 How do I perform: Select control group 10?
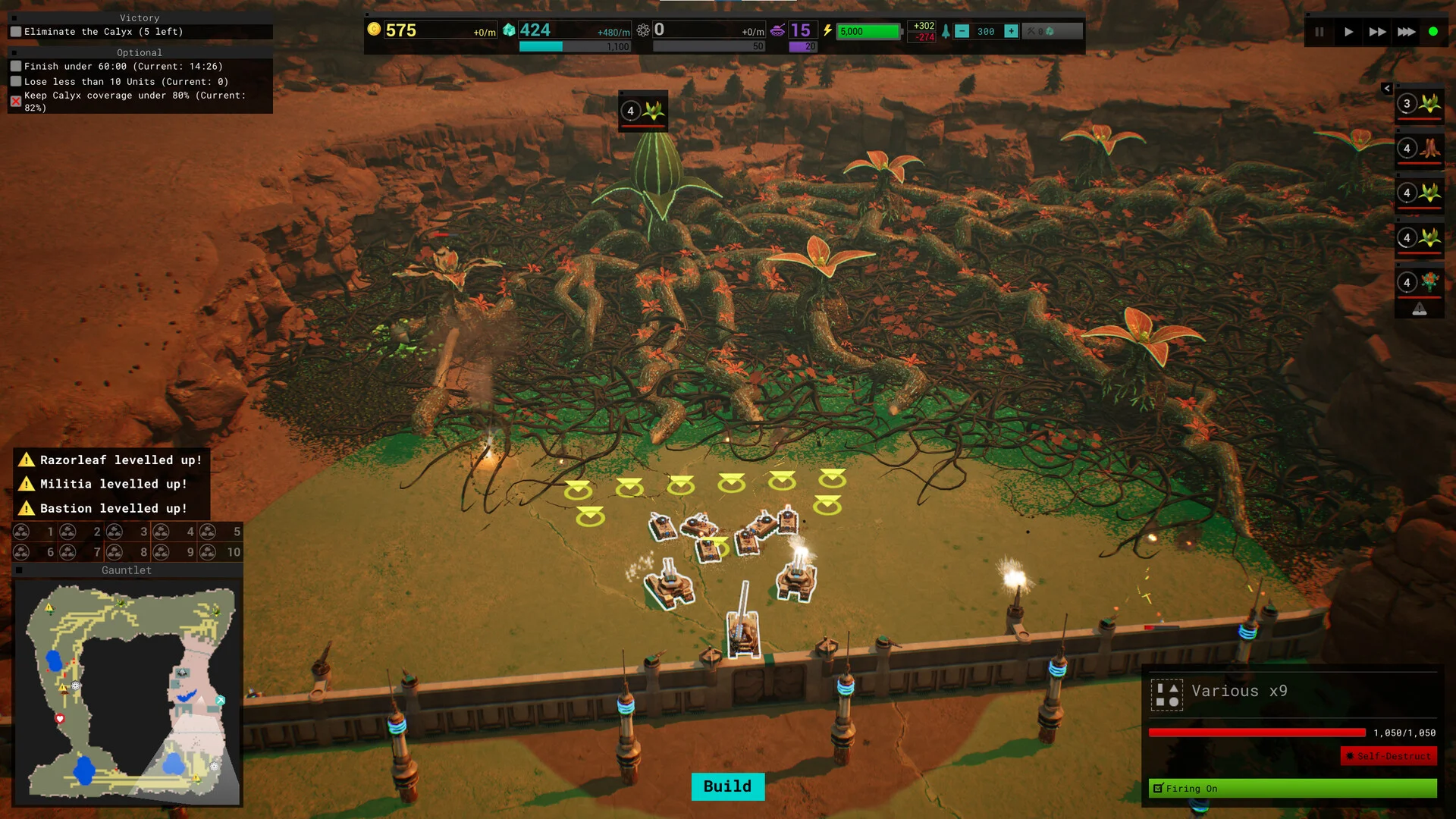[x=221, y=552]
